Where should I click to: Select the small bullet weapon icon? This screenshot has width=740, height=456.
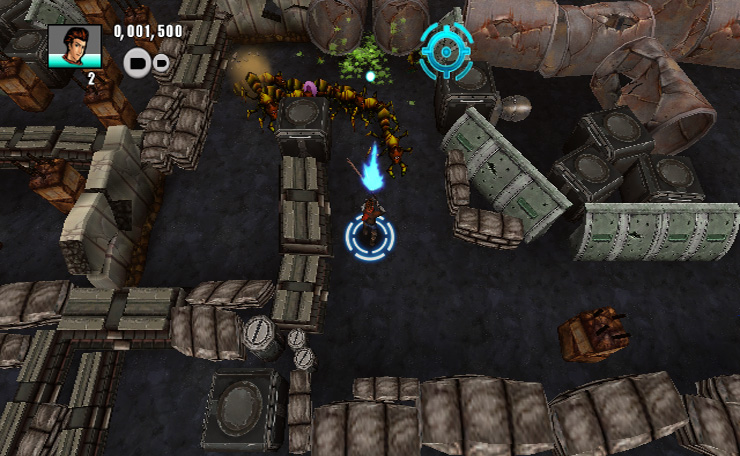161,64
